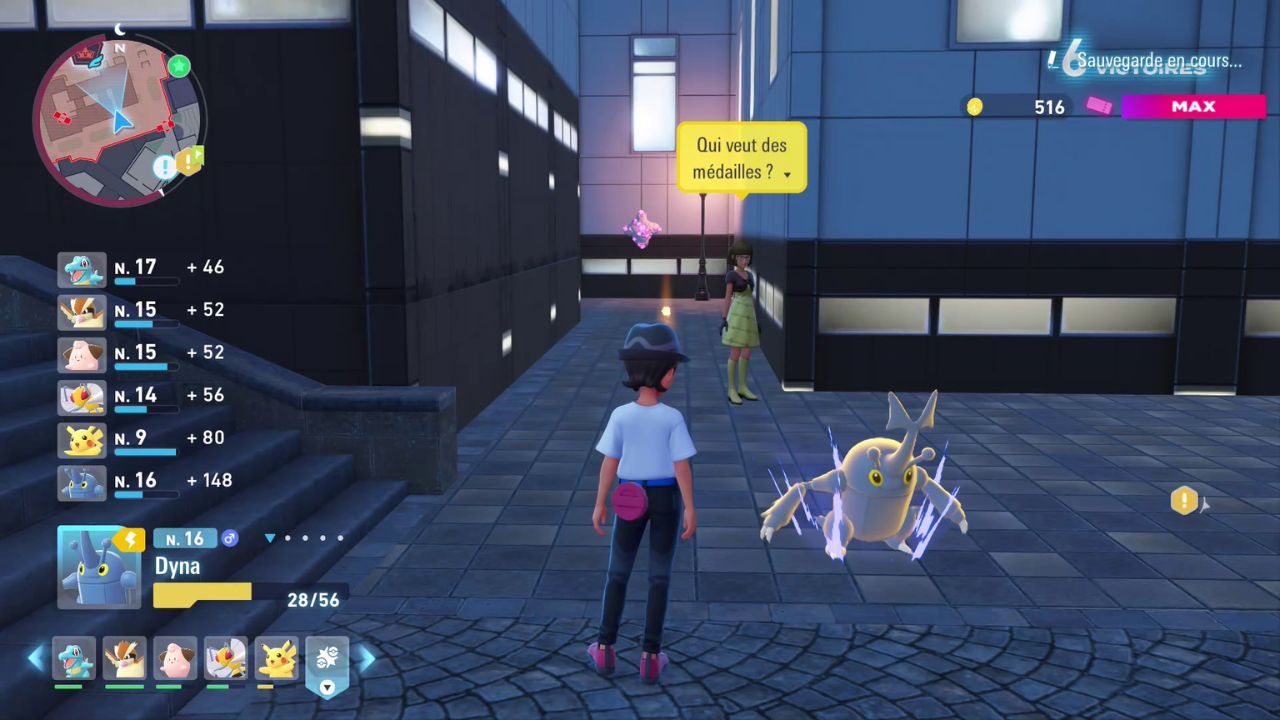Switch to Spearow in the bottom bar

226,658
